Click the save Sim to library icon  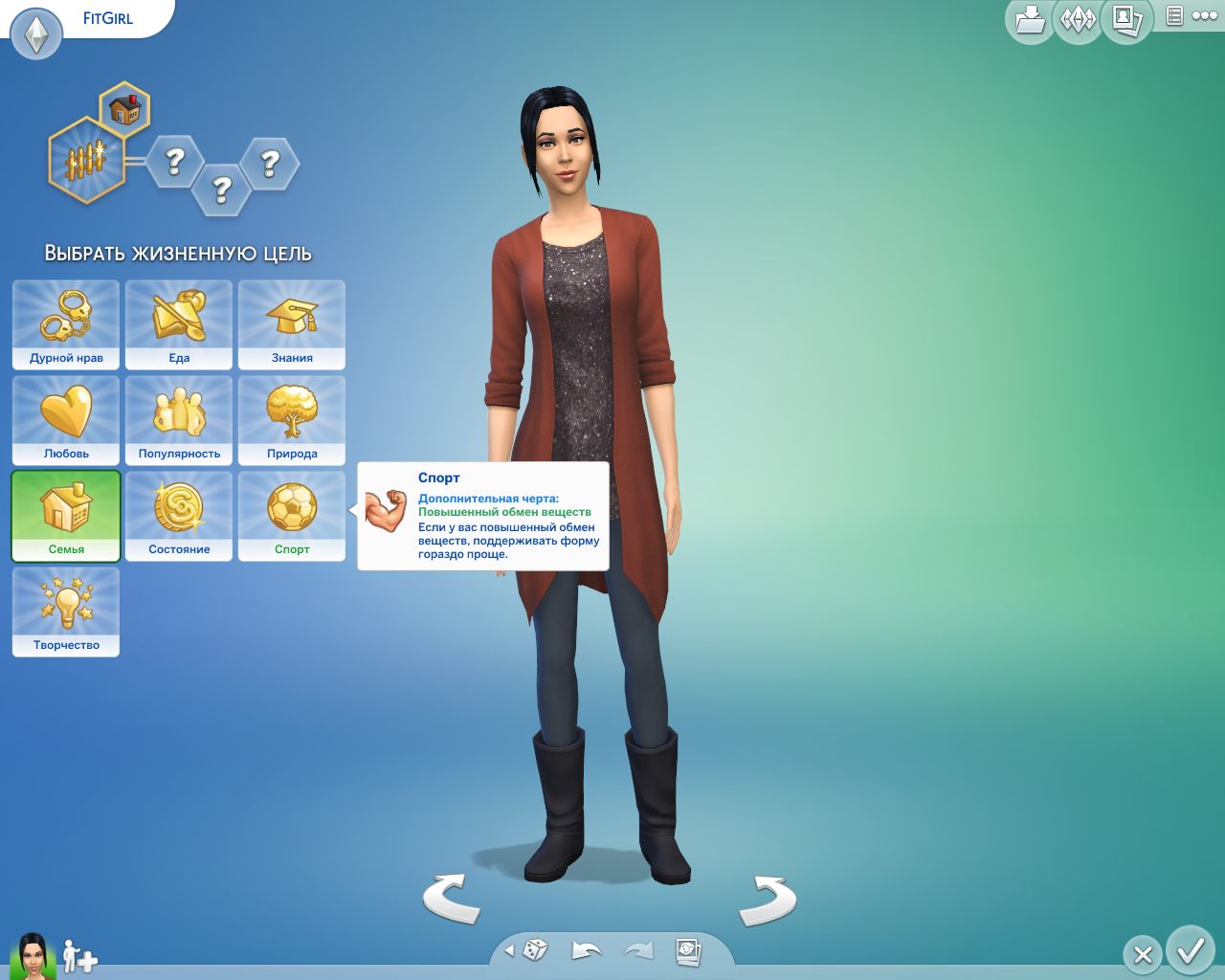1029,19
